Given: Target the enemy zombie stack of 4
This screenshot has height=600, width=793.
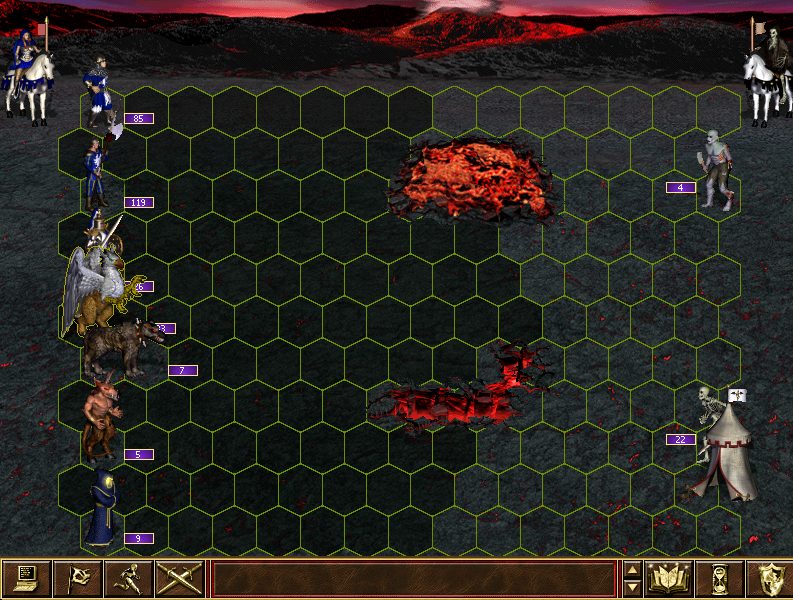Looking at the screenshot, I should [x=715, y=168].
